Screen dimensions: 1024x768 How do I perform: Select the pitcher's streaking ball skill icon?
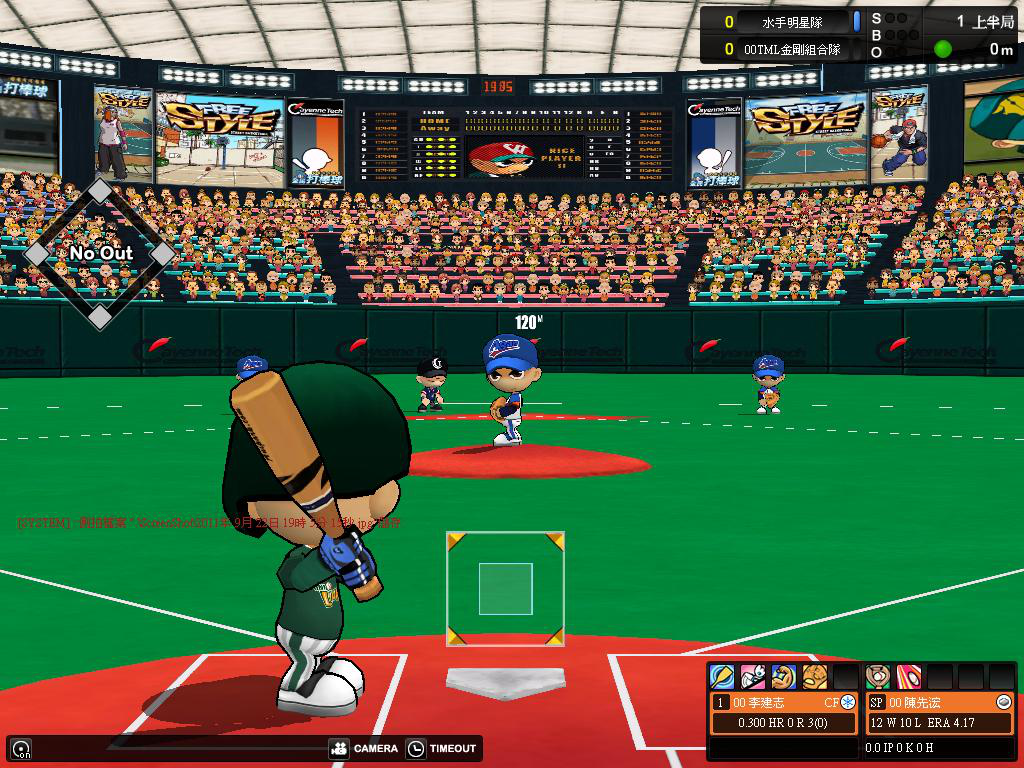(909, 677)
